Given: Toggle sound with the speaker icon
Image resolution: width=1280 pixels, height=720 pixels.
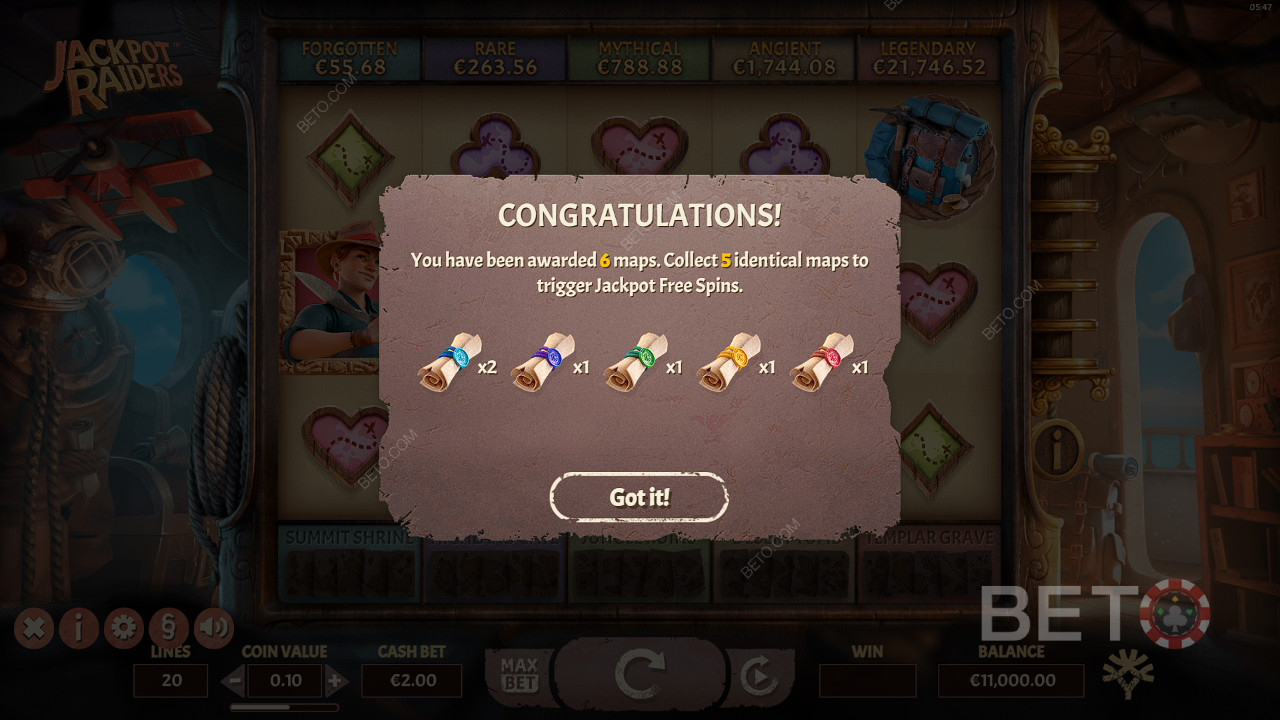Looking at the screenshot, I should coord(213,628).
